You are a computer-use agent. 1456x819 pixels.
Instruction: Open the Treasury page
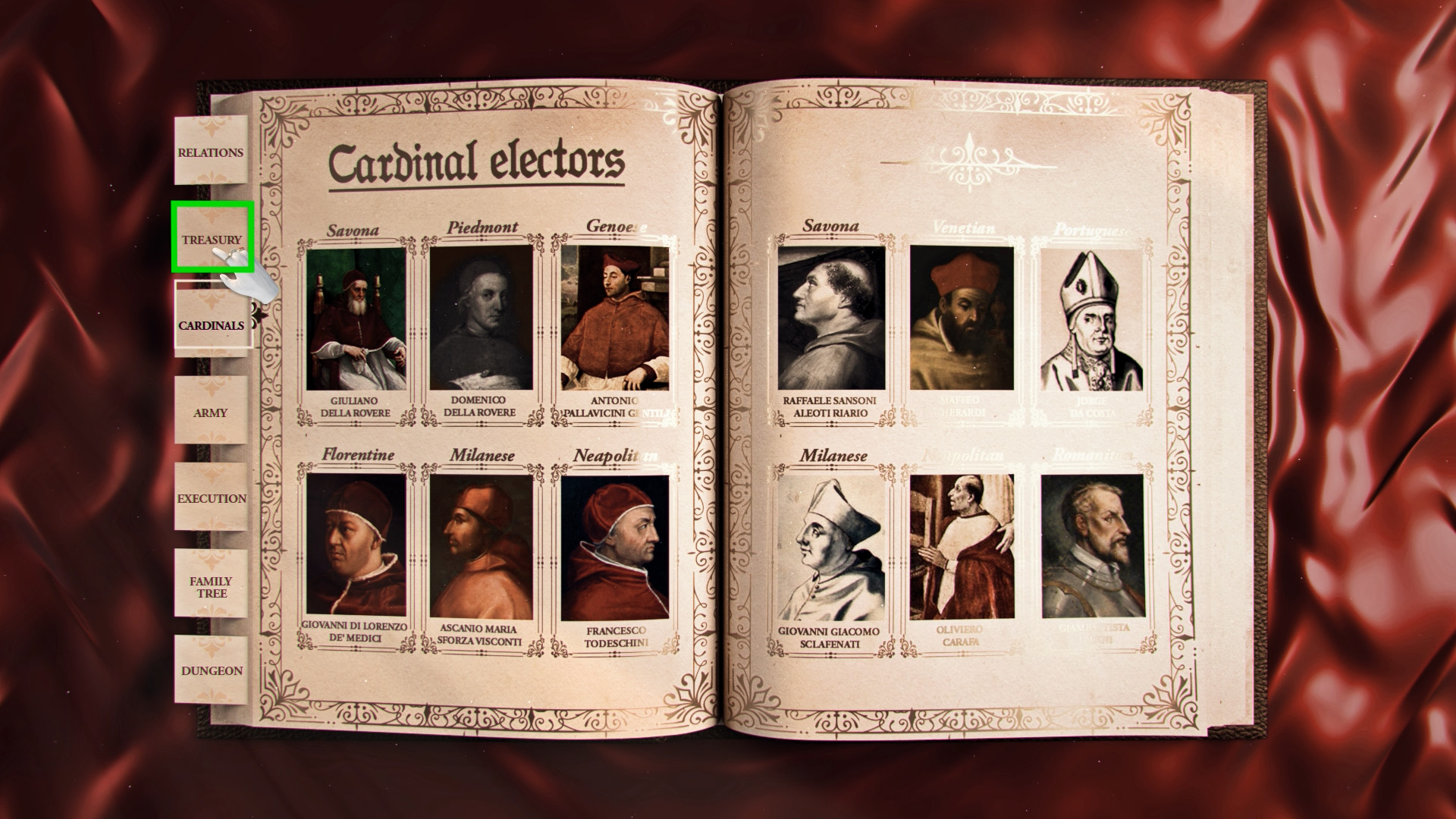pos(210,239)
